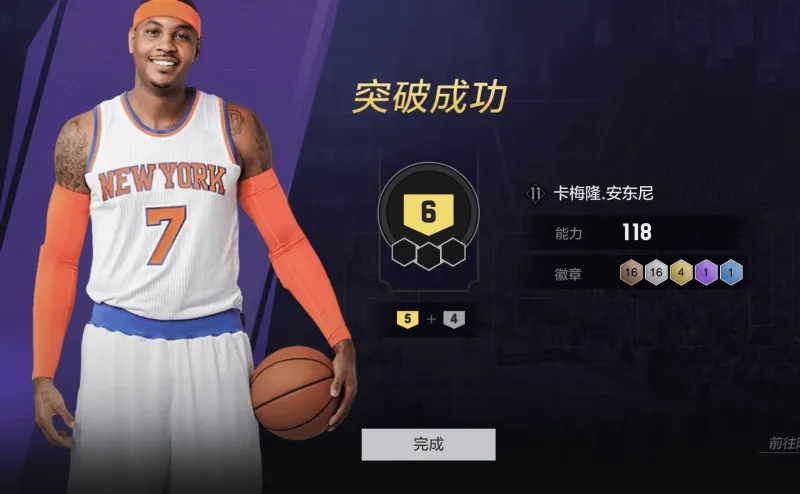800x494 pixels.
Task: Tap the blue badge showing 1
Action: (x=732, y=272)
